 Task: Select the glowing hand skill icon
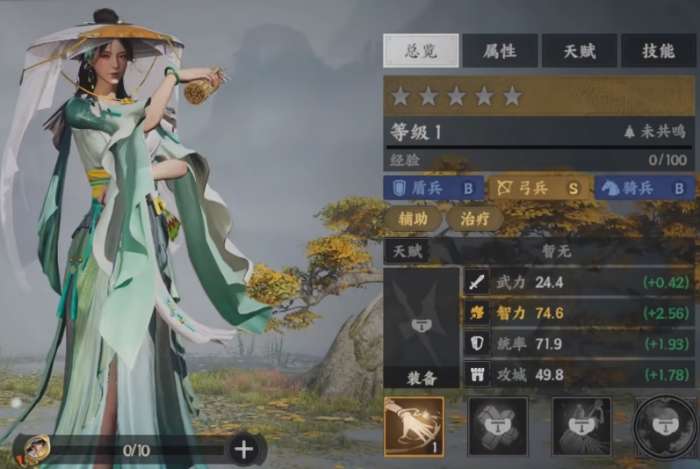[x=414, y=426]
